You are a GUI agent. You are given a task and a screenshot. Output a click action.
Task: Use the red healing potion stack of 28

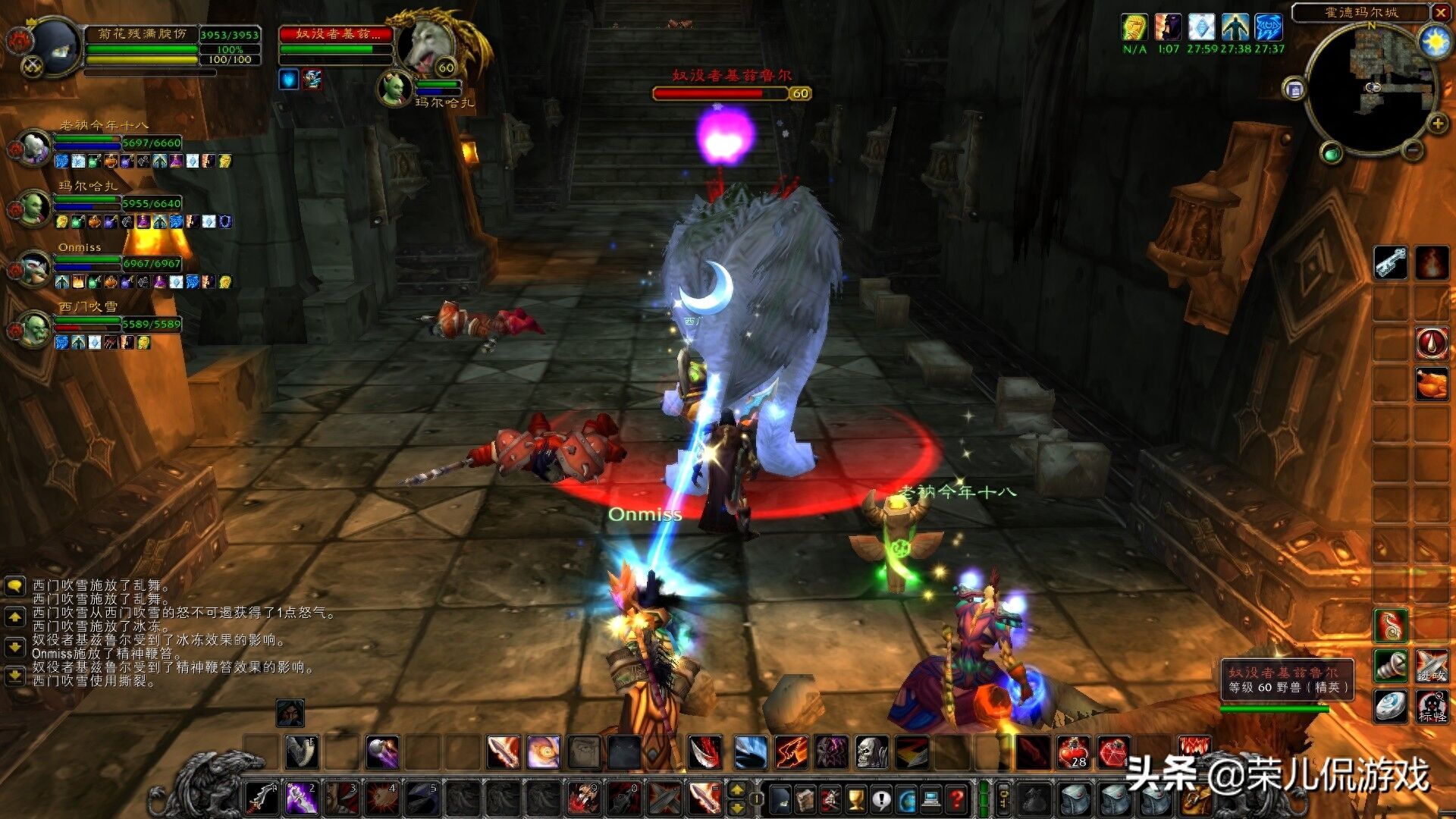pyautogui.click(x=1074, y=752)
